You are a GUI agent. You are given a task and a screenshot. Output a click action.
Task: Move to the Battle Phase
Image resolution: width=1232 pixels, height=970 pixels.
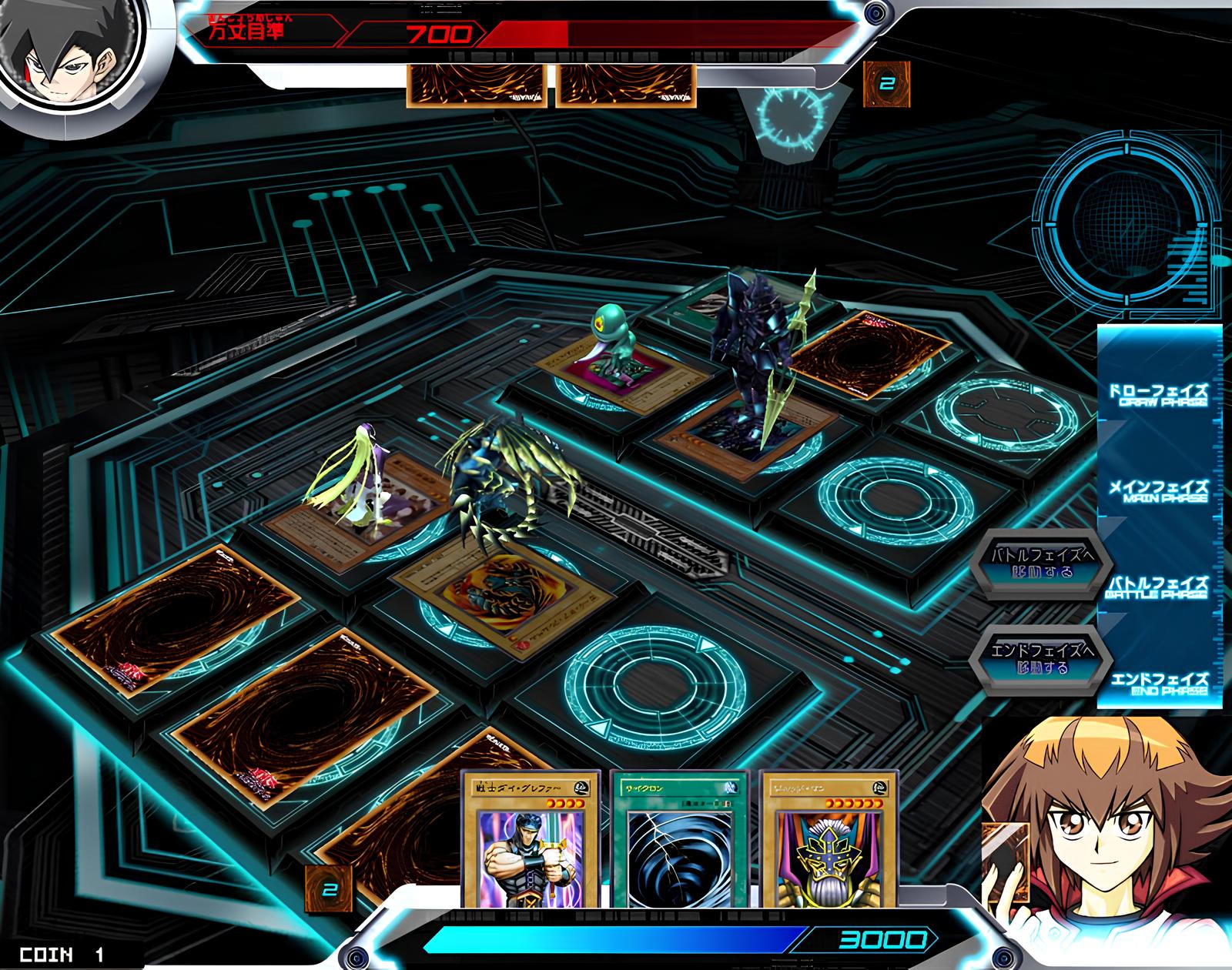click(x=1042, y=564)
